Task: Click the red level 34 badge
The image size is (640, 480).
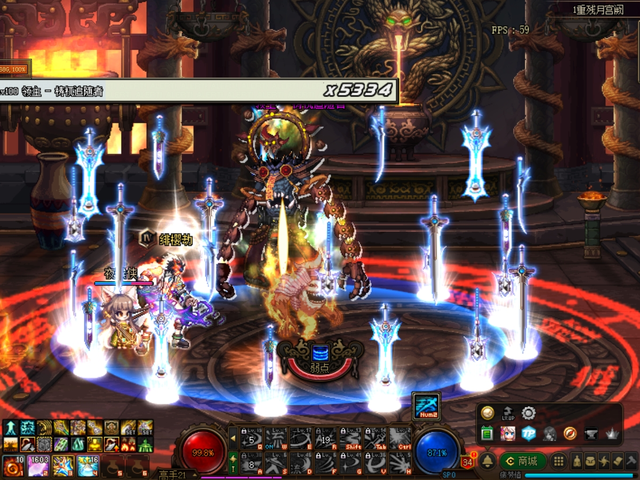Action: 468,461
